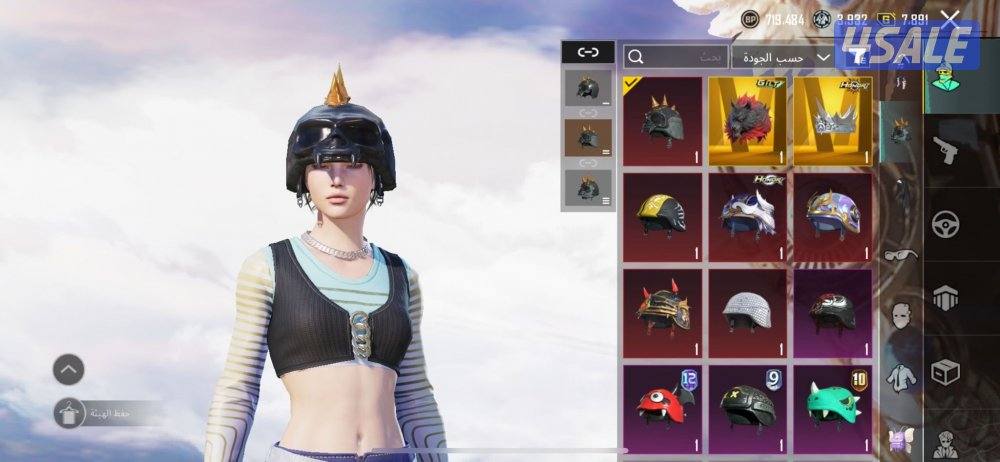The width and height of the screenshot is (1000, 462).
Task: Choose the red-horned samurai helmet
Action: click(x=662, y=308)
